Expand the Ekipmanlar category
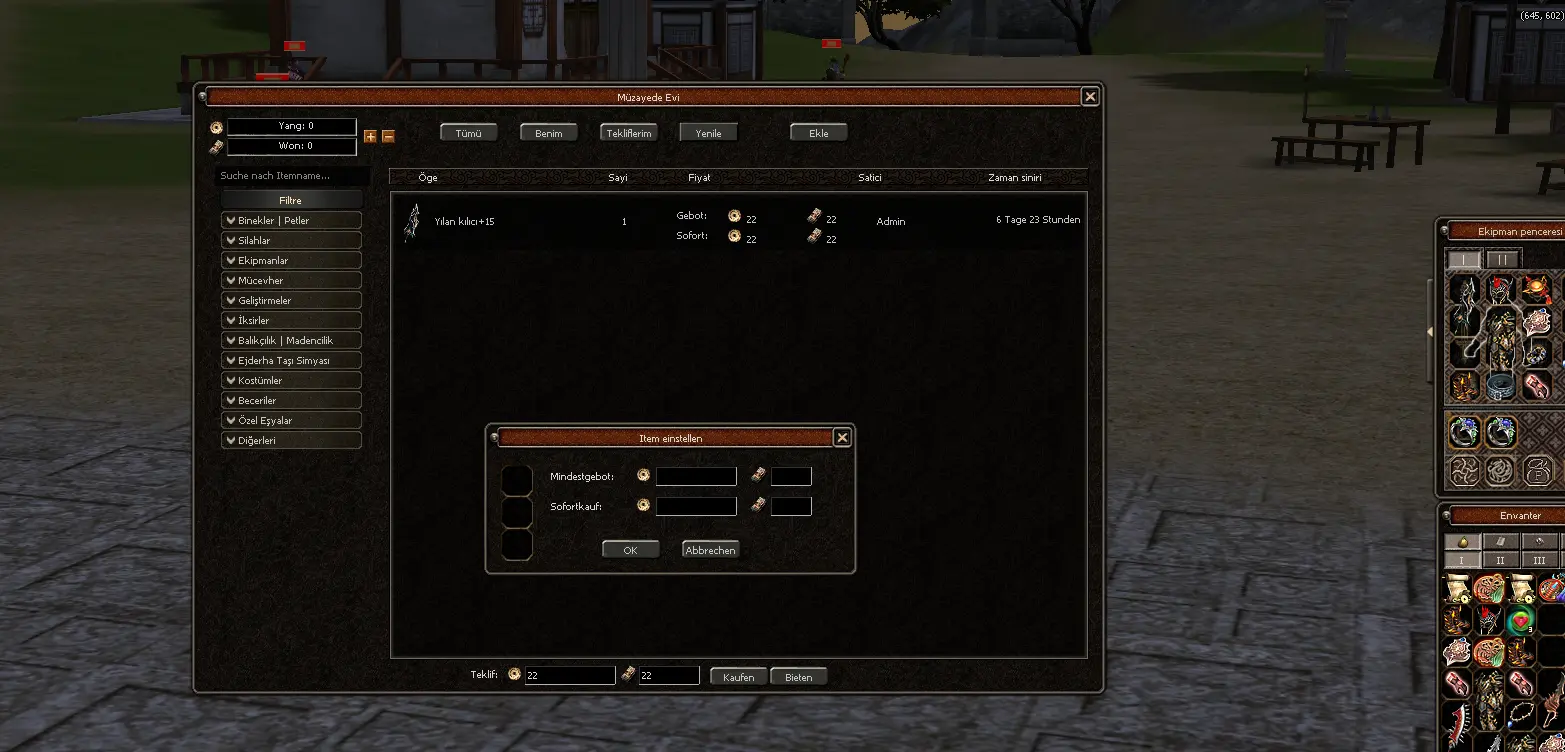The height and width of the screenshot is (752, 1565). click(291, 261)
